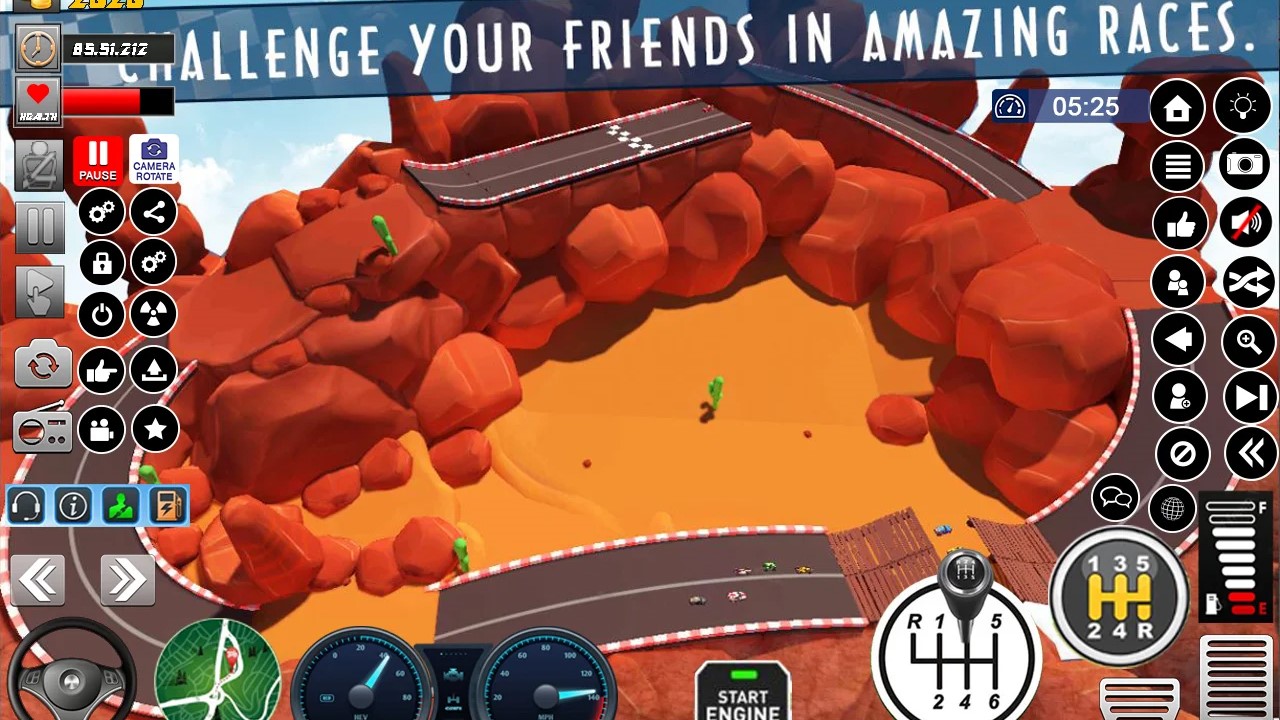
Task: Toggle the headlight brightness icon
Action: click(1243, 107)
